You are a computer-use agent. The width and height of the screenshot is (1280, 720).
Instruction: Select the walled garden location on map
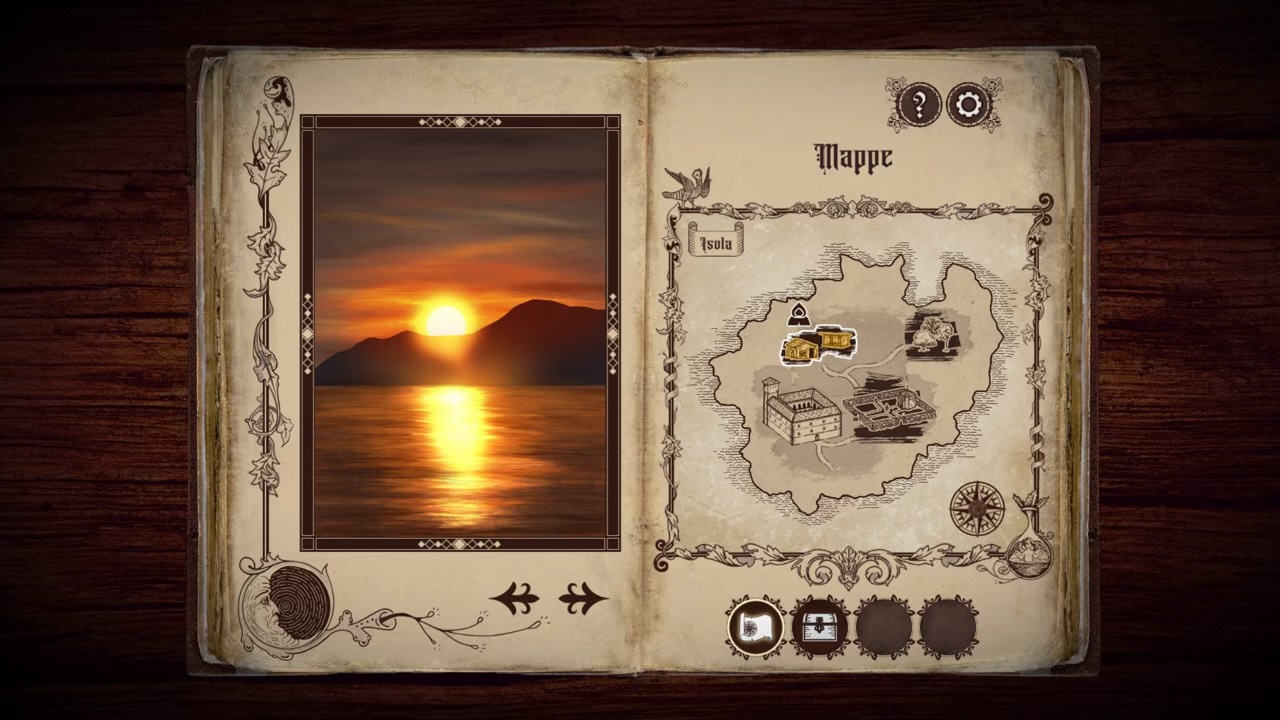889,406
